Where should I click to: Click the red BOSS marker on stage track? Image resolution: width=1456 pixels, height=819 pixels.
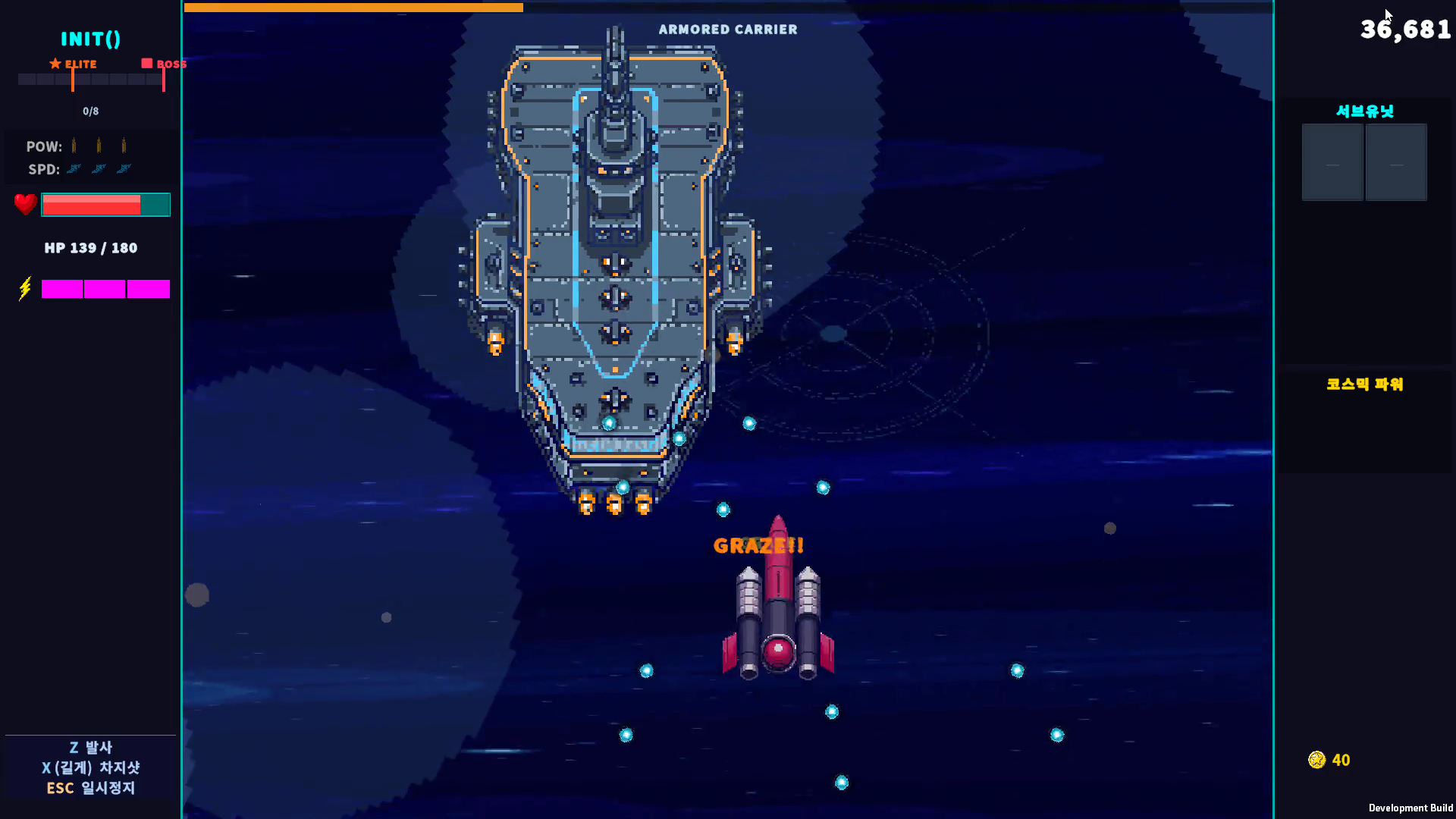coord(147,64)
